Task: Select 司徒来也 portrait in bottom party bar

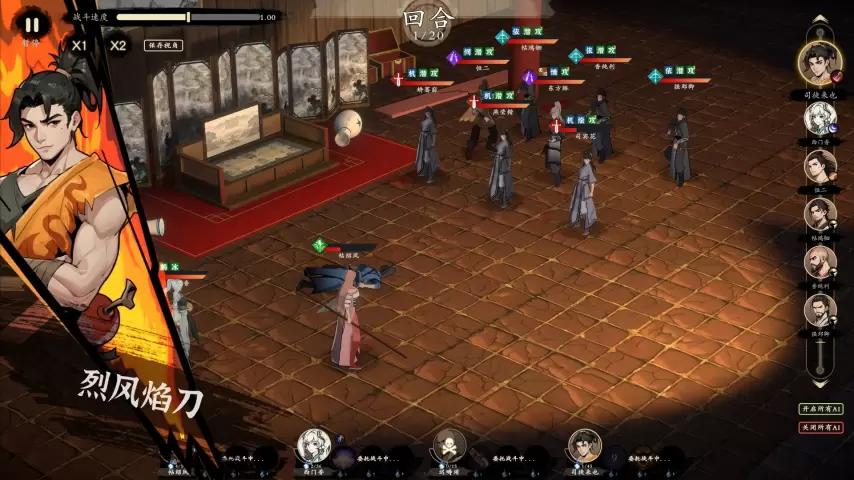Action: pos(584,445)
